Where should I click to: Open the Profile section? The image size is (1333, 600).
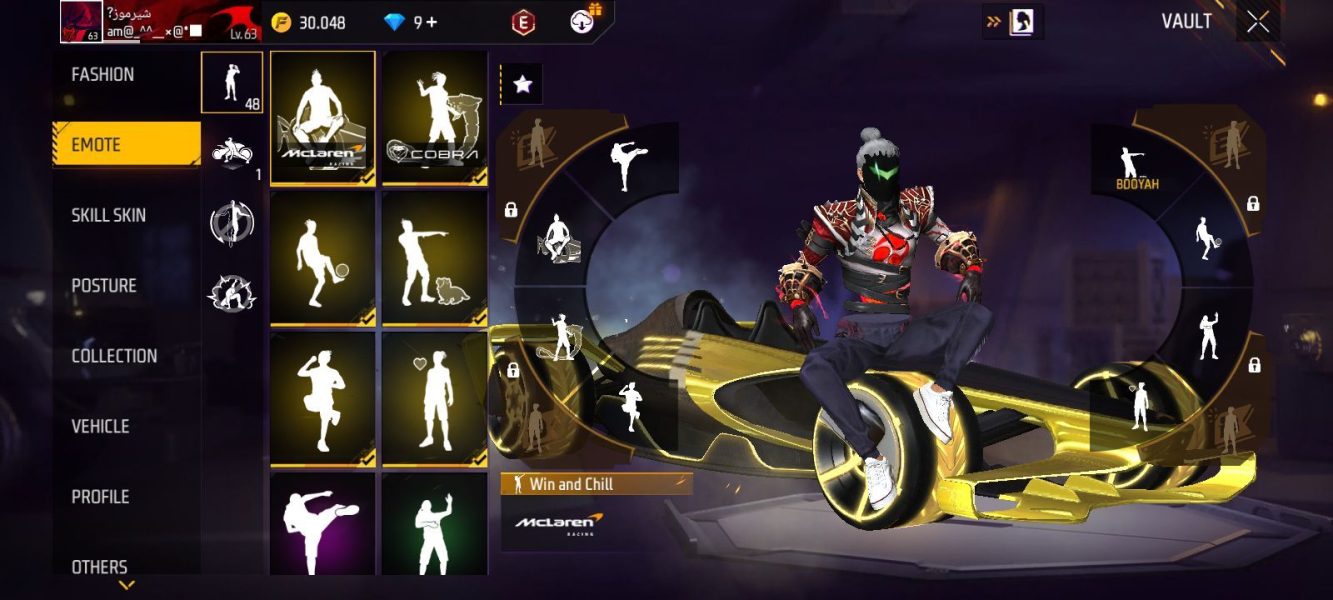[100, 497]
